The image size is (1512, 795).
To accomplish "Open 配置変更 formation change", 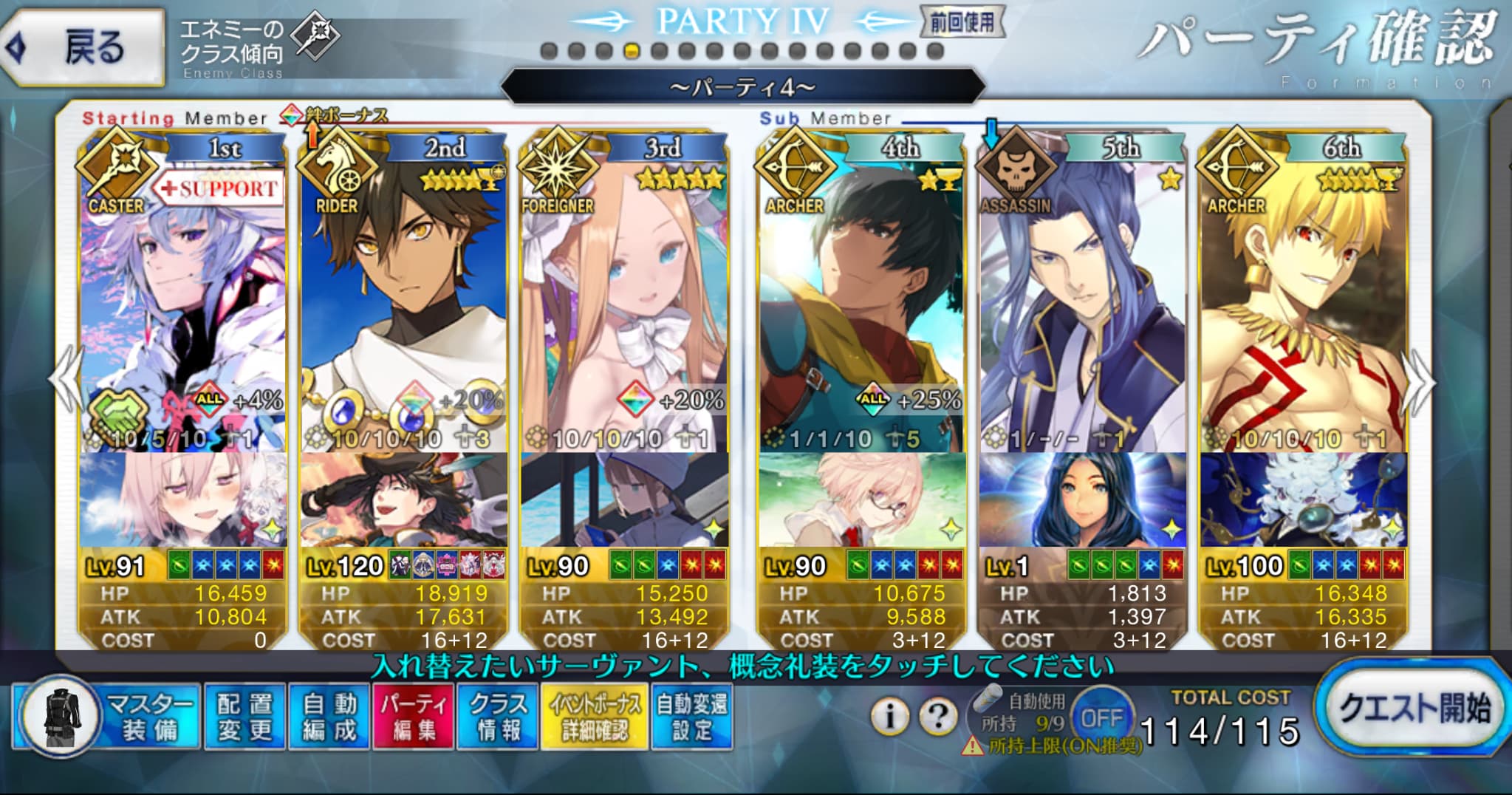I will click(x=244, y=717).
